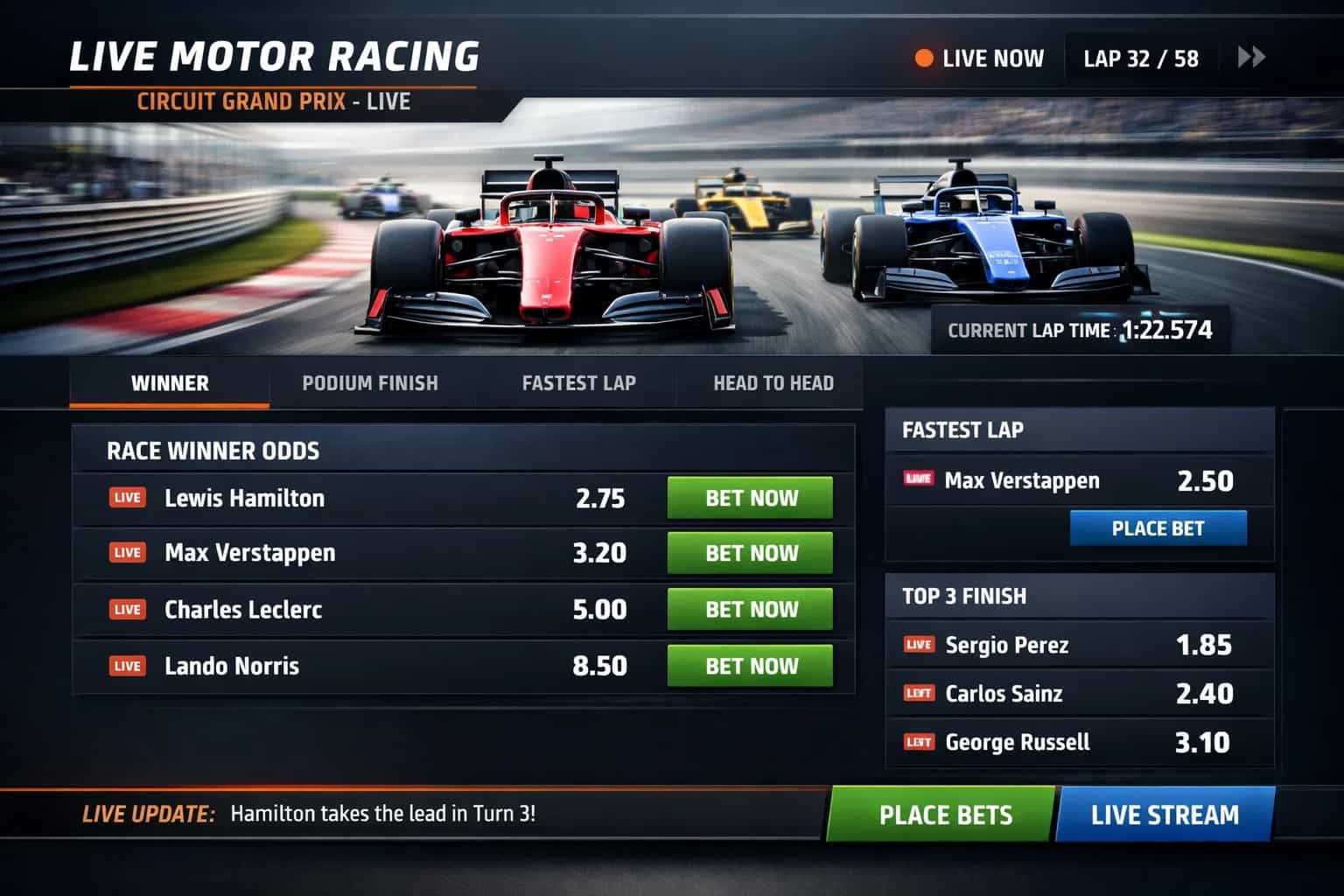Screen dimensions: 1344x896
Task: Select Max Verstappen fastest lap row
Action: point(1079,480)
